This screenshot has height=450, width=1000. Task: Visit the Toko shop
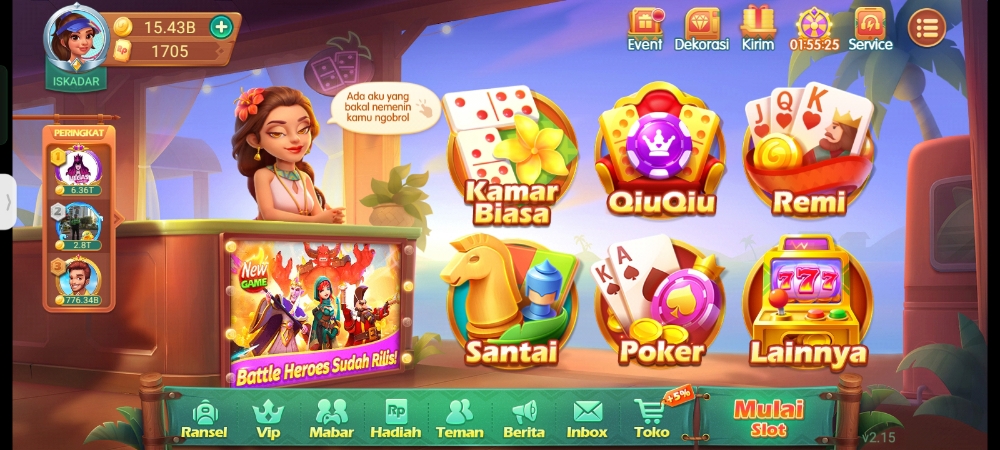[651, 418]
